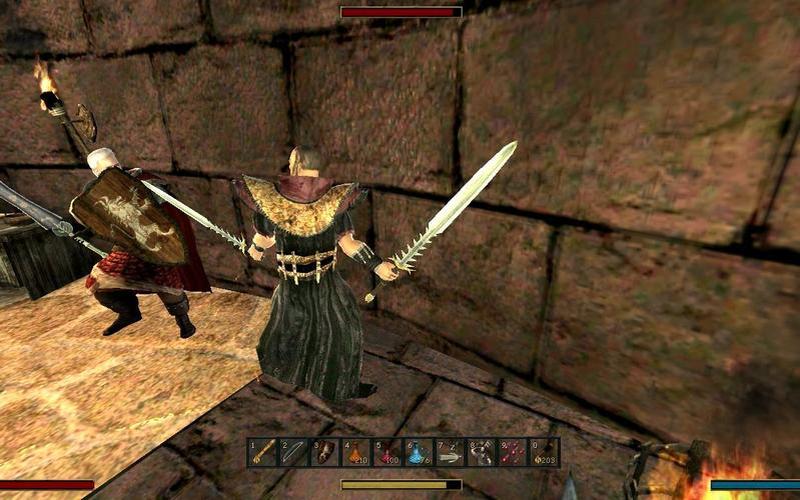Use the blue mana potion in slot 6
The image size is (800, 500).
(x=419, y=452)
